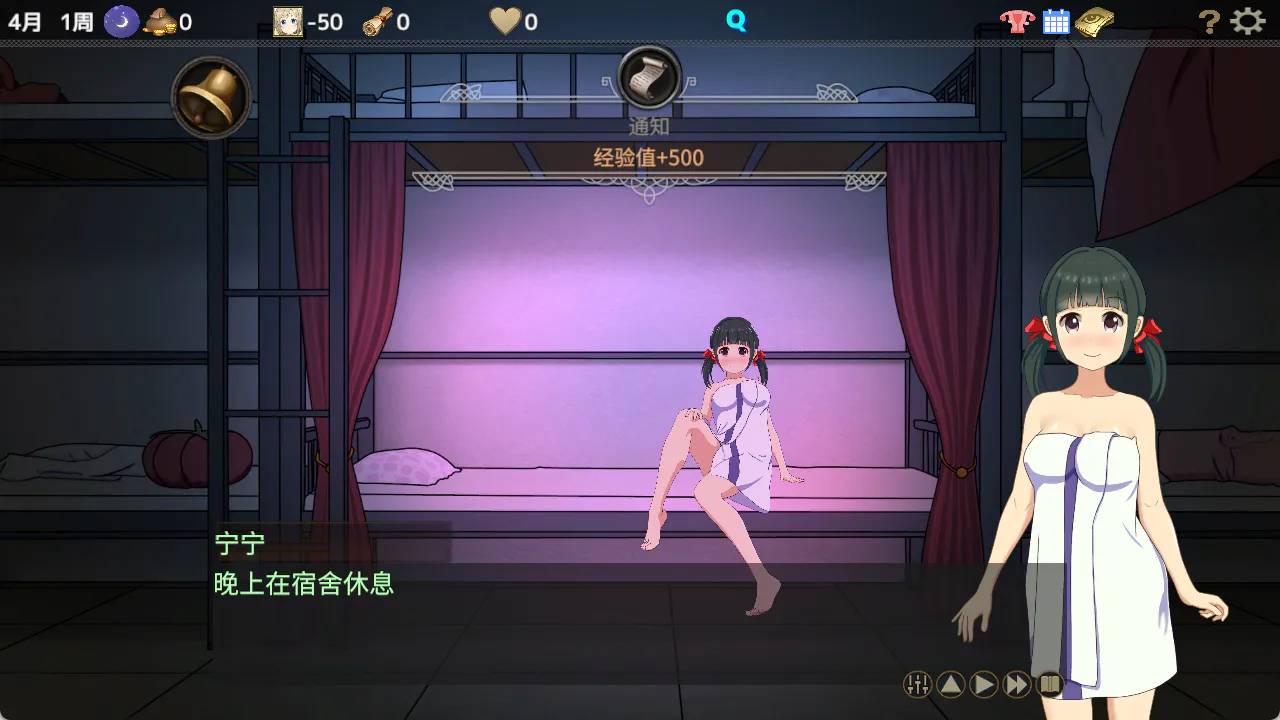Fast-forward the dialogue
The height and width of the screenshot is (720, 1280).
tap(1017, 684)
